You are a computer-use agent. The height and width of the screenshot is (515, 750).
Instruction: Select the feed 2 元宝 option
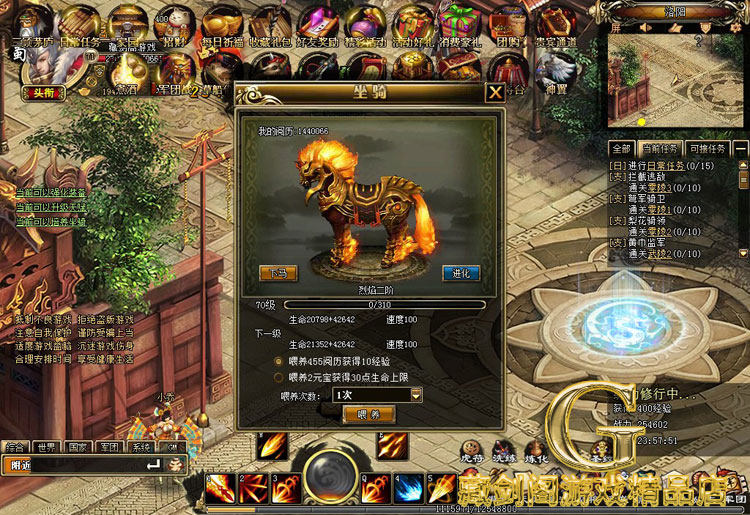(x=279, y=377)
